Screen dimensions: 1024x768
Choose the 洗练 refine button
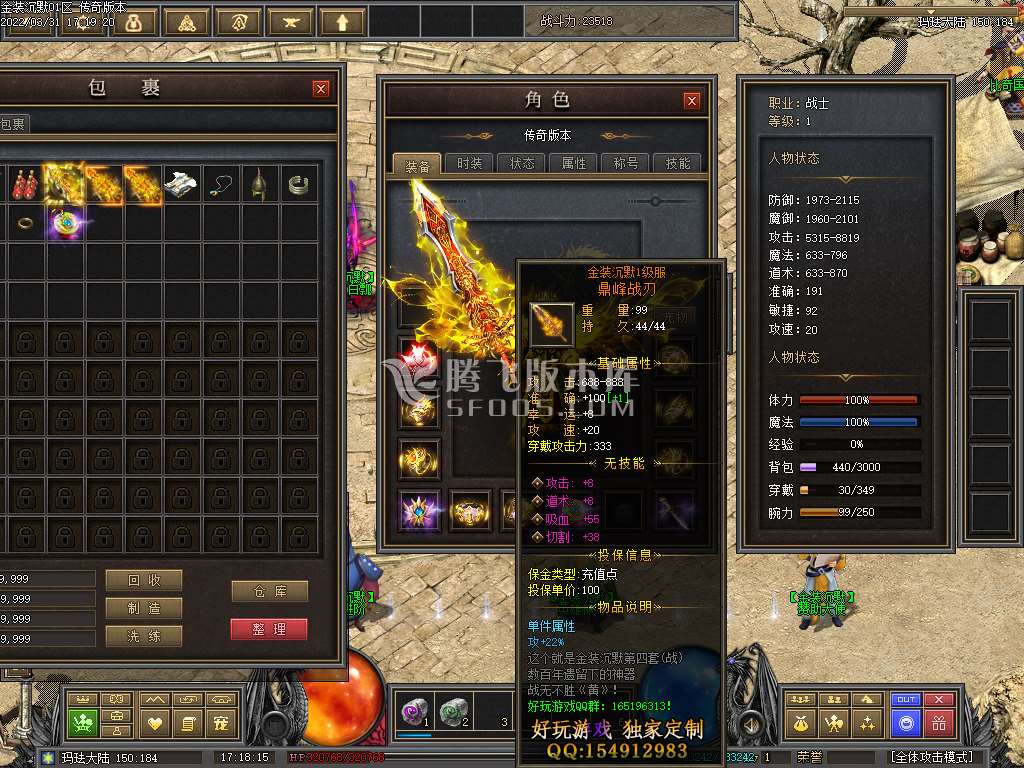coord(144,636)
